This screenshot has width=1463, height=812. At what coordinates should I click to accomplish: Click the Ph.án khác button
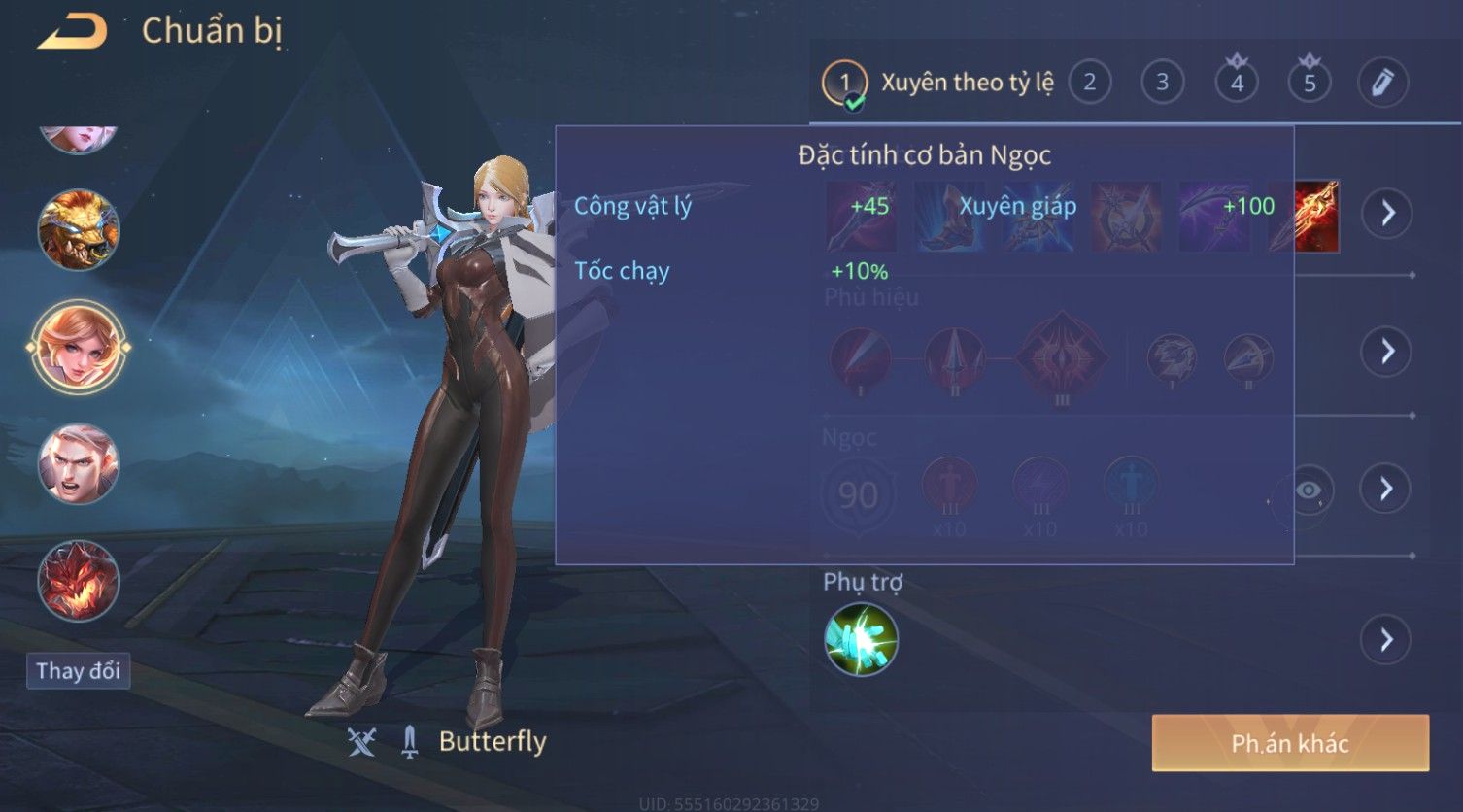(x=1290, y=743)
